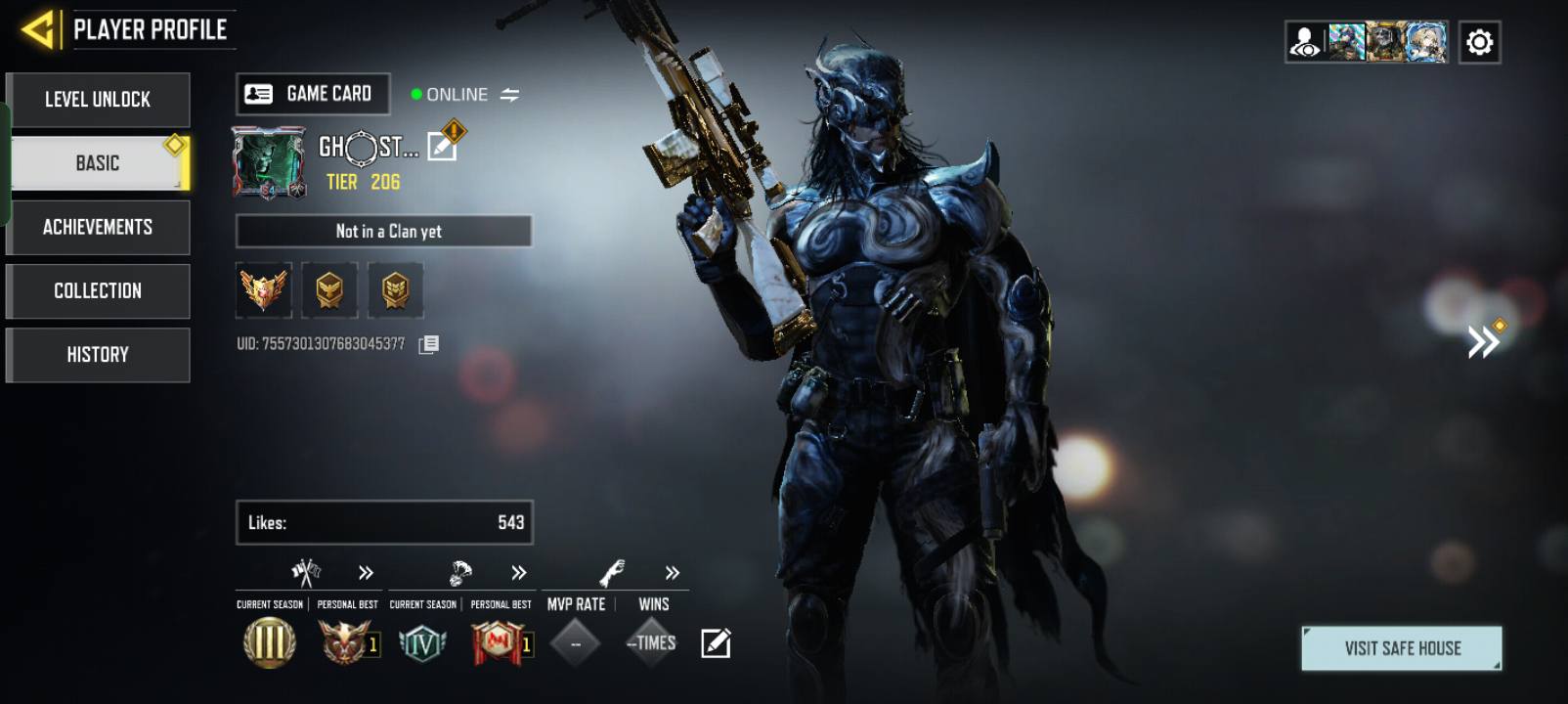
Task: Select the Basic profile tab
Action: coord(98,163)
